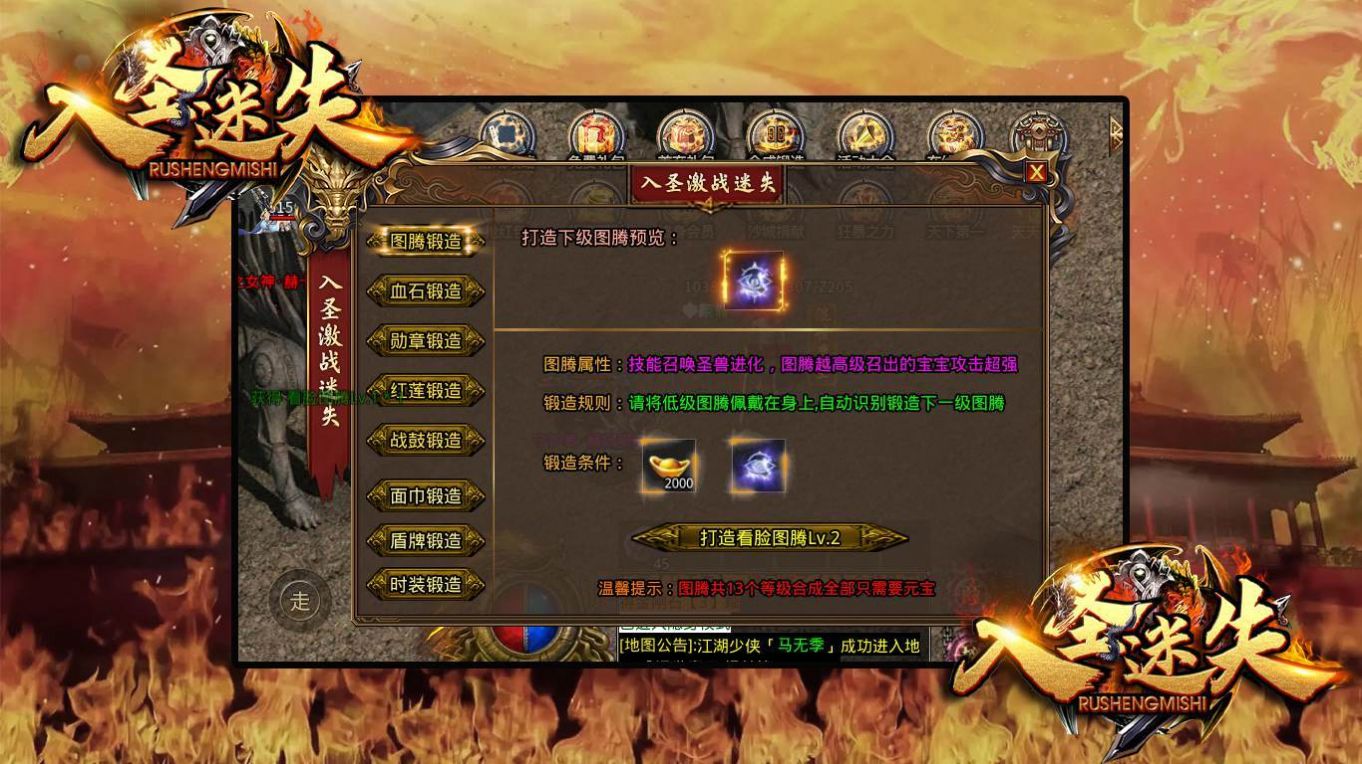Open the 活动大厅 activity hall icon

pyautogui.click(x=867, y=130)
